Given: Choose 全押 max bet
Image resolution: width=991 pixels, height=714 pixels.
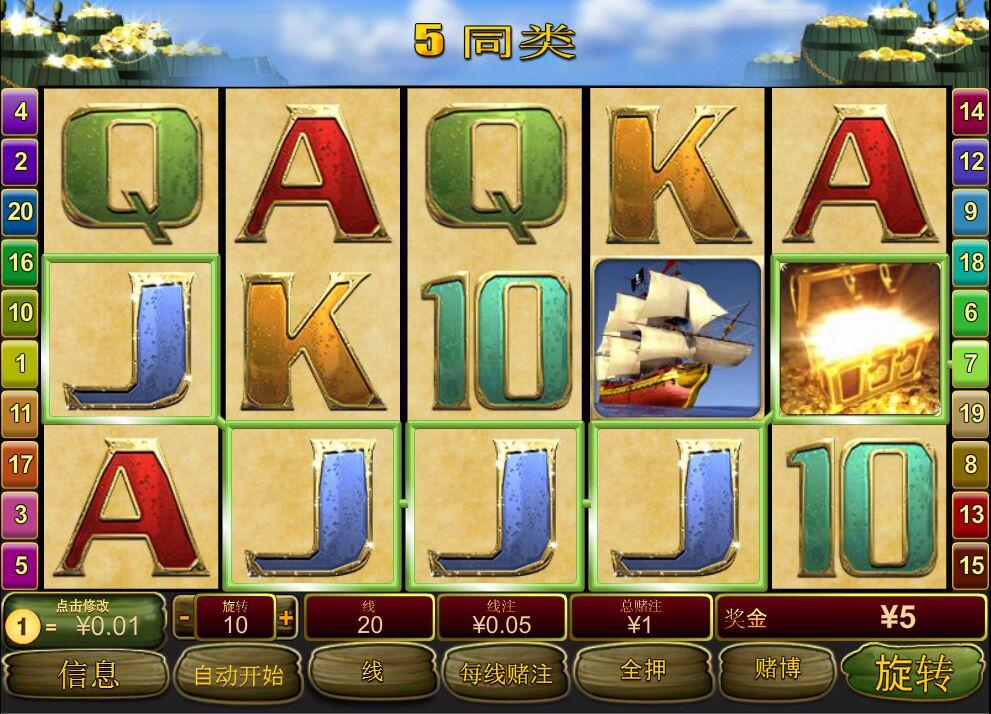Looking at the screenshot, I should click(642, 670).
